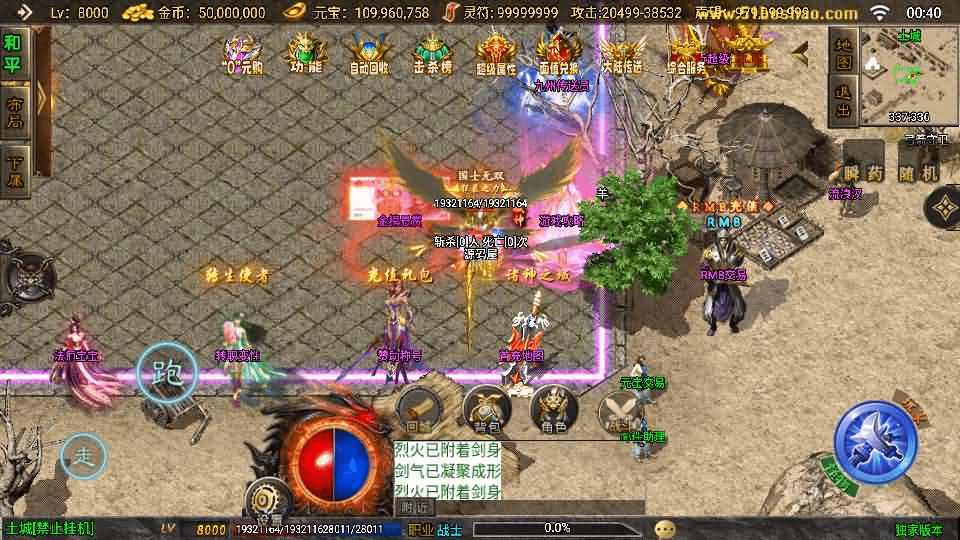The image size is (960, 540).
Task: Open the 地图 map button
Action: tap(844, 57)
